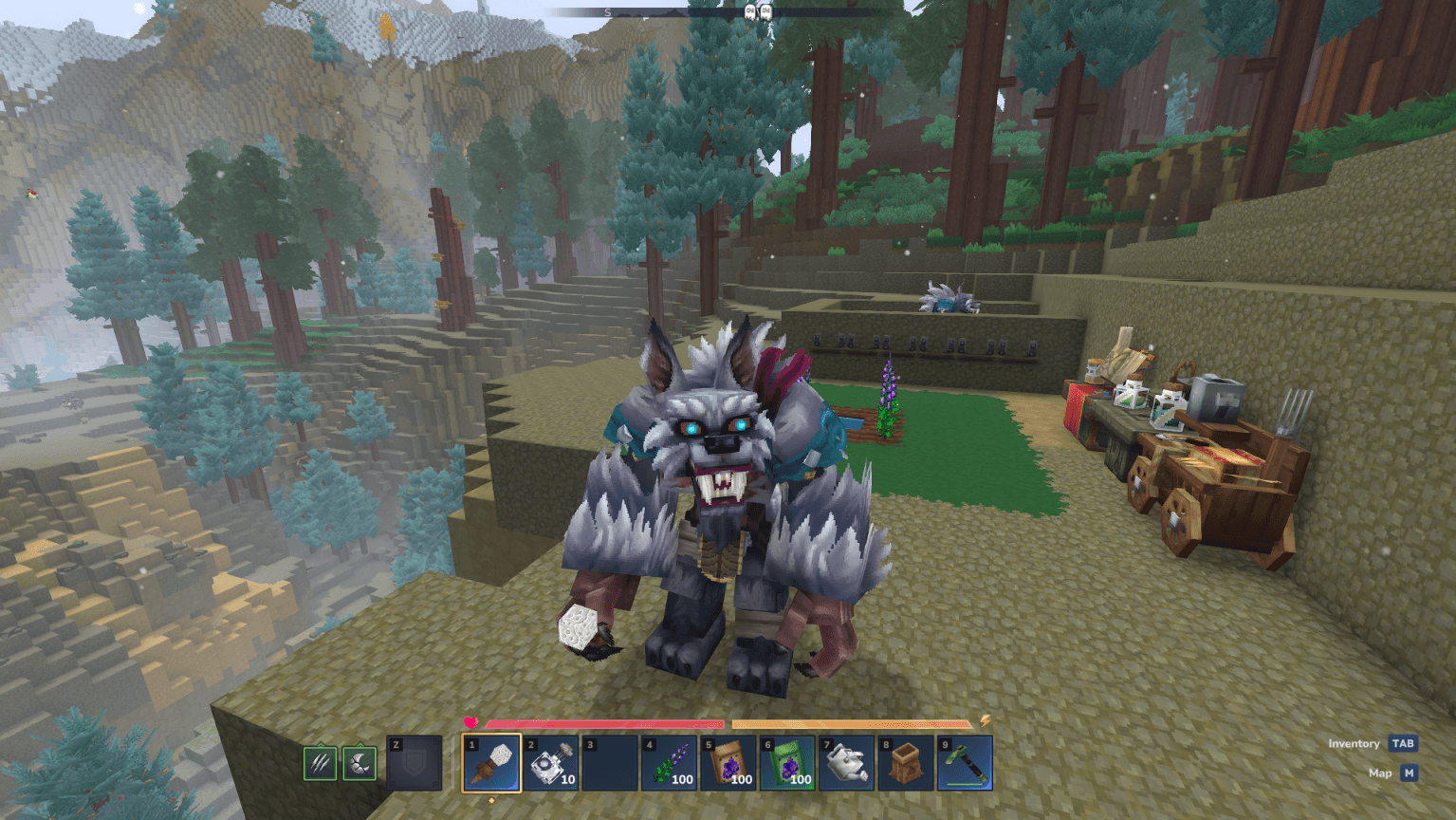This screenshot has width=1456, height=820.
Task: Click the crescent moon ability icon
Action: pyautogui.click(x=359, y=763)
